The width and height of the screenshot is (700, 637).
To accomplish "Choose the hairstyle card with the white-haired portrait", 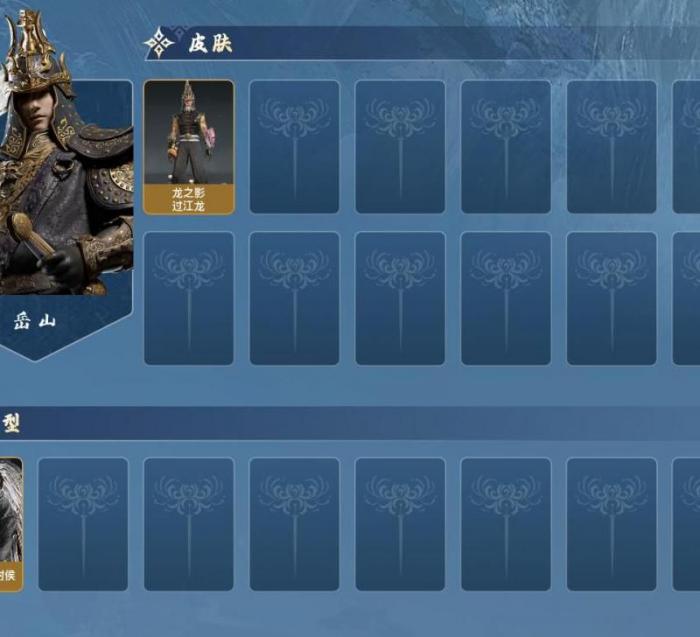I will 10,523.
